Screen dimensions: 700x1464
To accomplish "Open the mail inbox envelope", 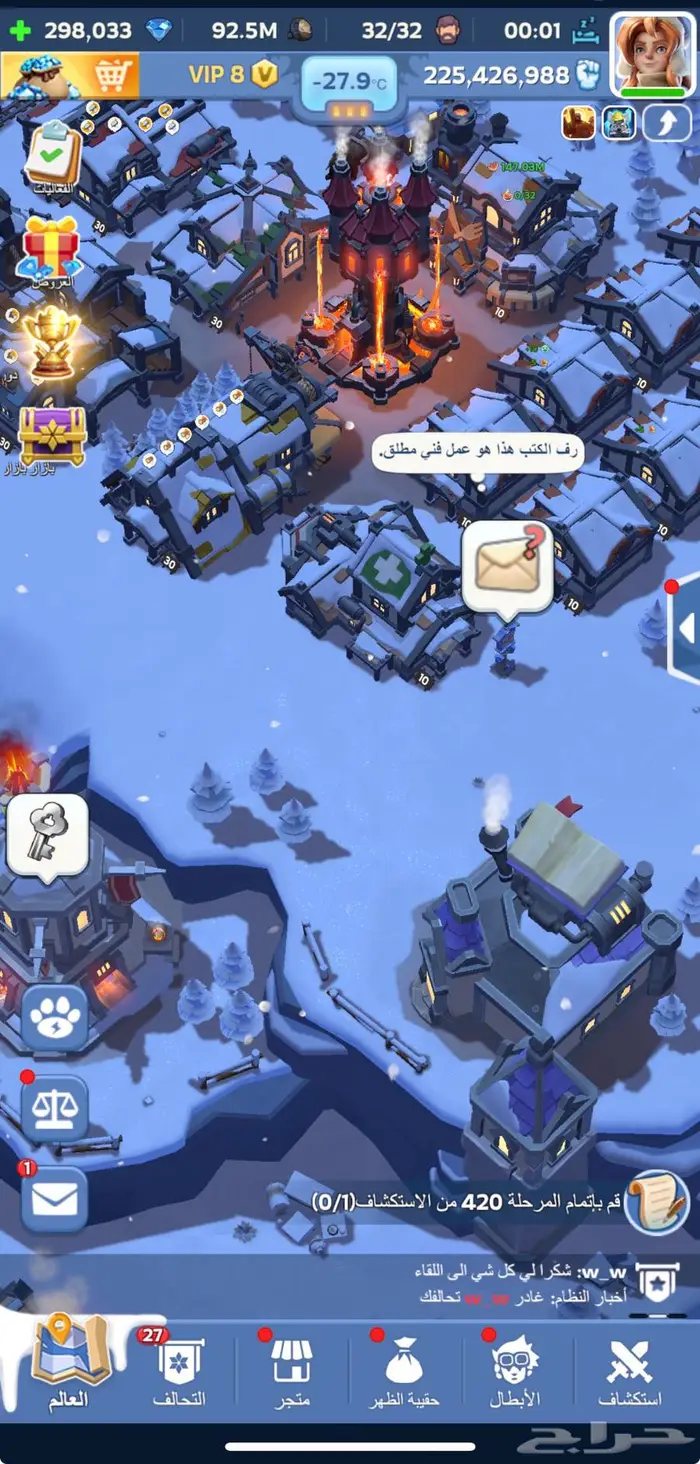I will pos(54,1198).
